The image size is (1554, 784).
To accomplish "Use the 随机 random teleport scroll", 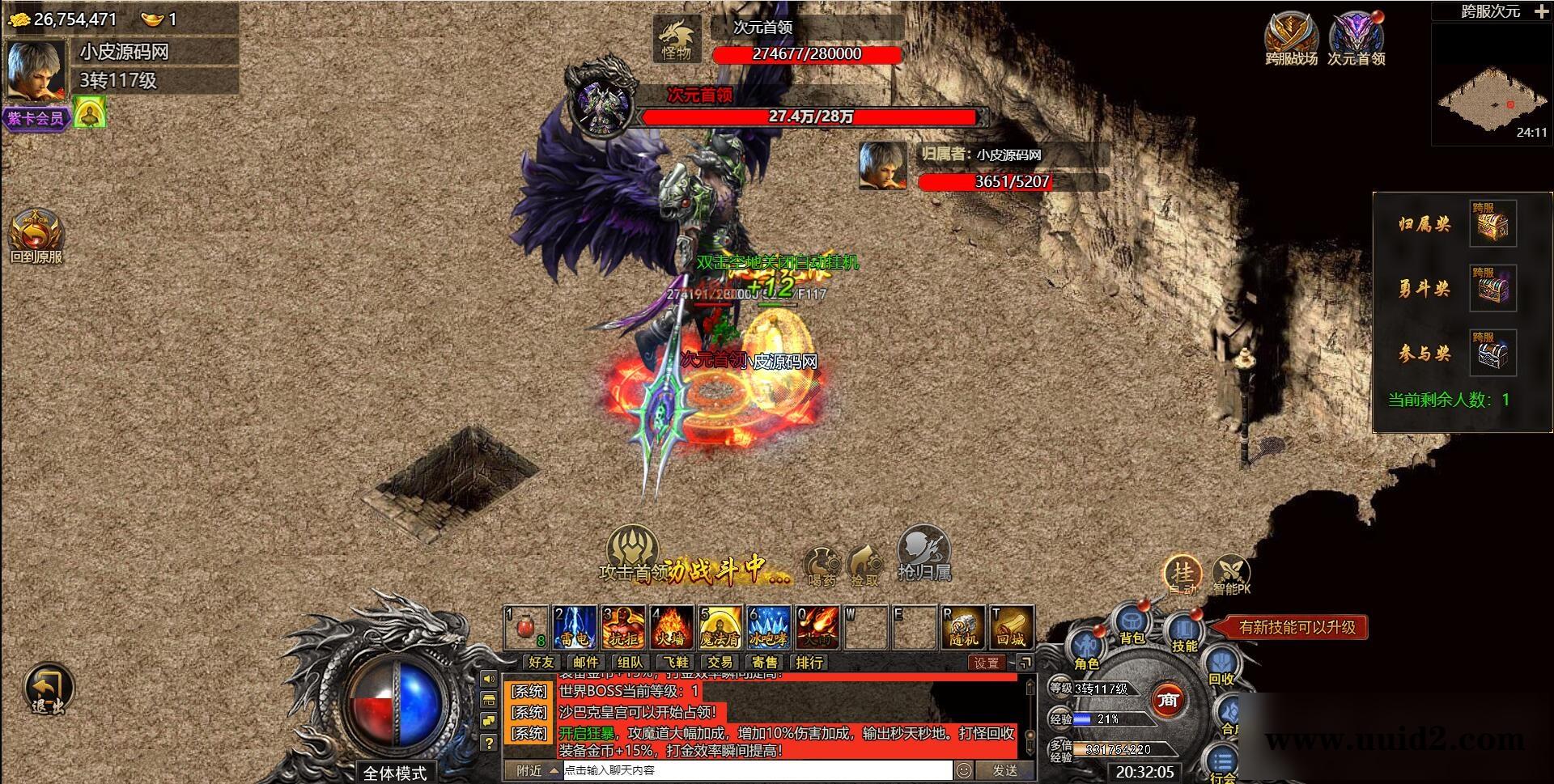I will pyautogui.click(x=963, y=628).
